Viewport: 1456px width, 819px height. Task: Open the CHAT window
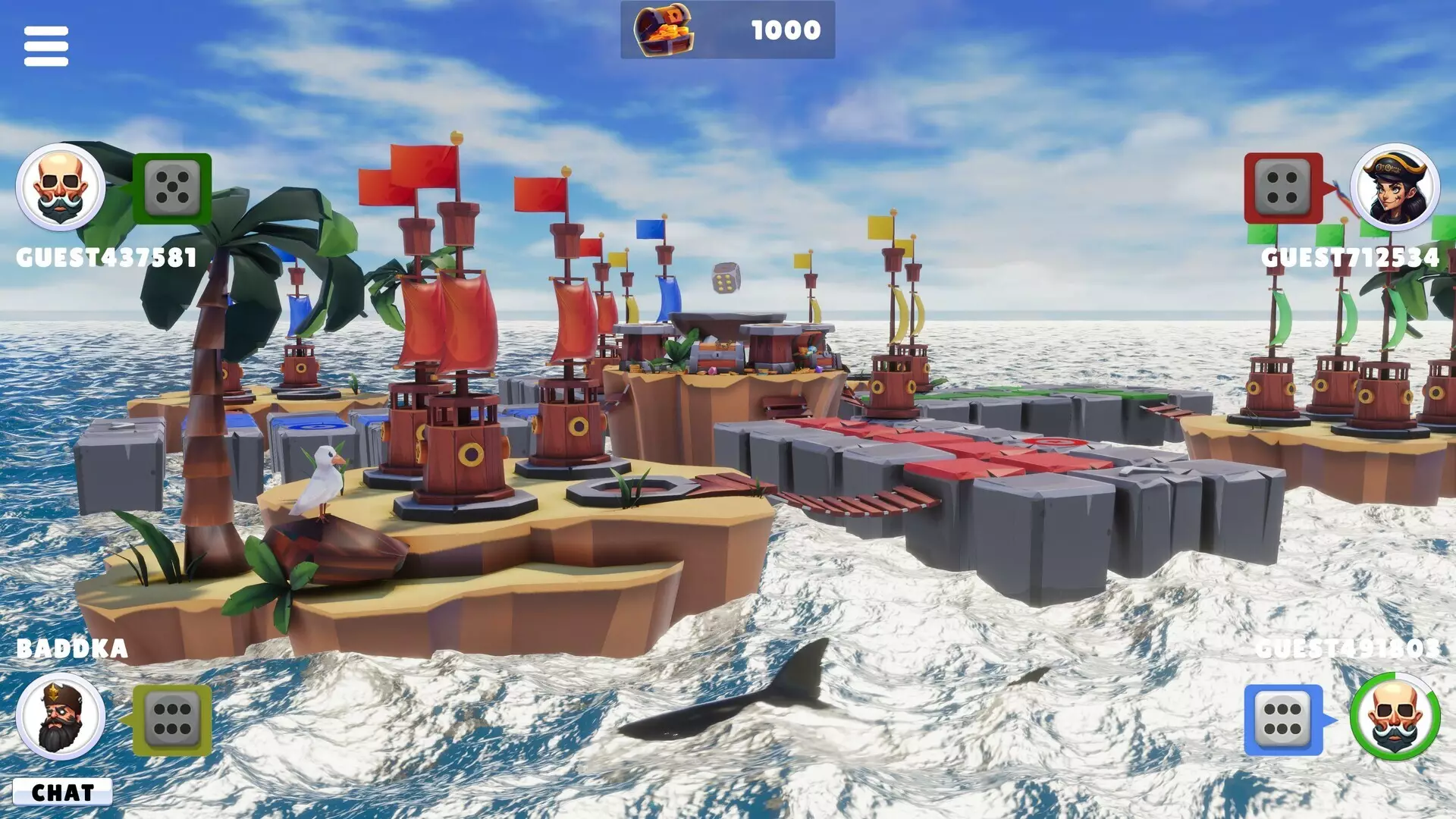(x=64, y=792)
